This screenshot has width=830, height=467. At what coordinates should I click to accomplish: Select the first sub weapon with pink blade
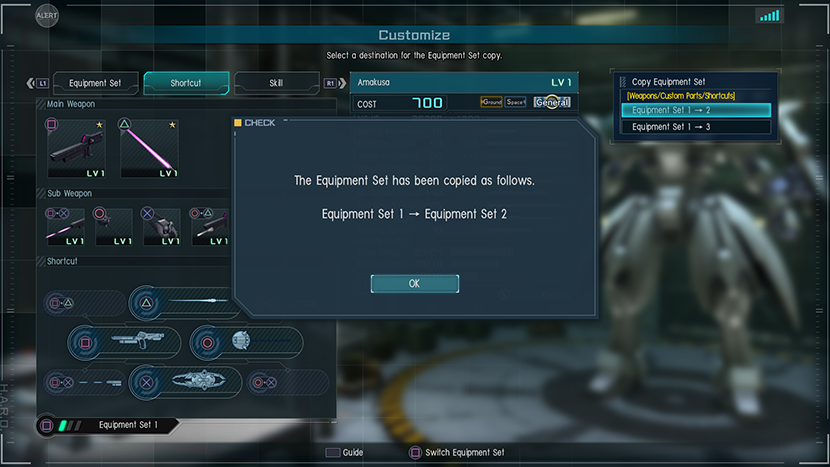(x=65, y=227)
